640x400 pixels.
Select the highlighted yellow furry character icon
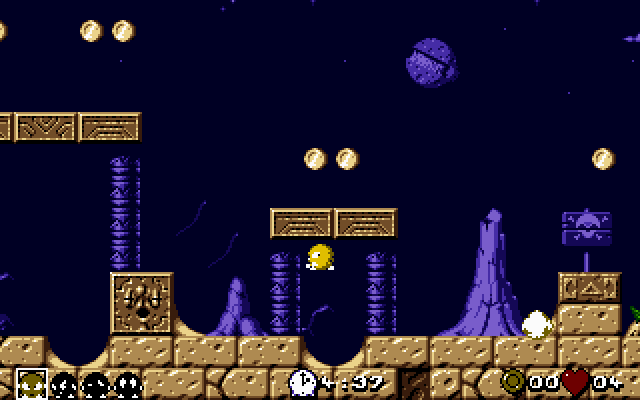31,383
